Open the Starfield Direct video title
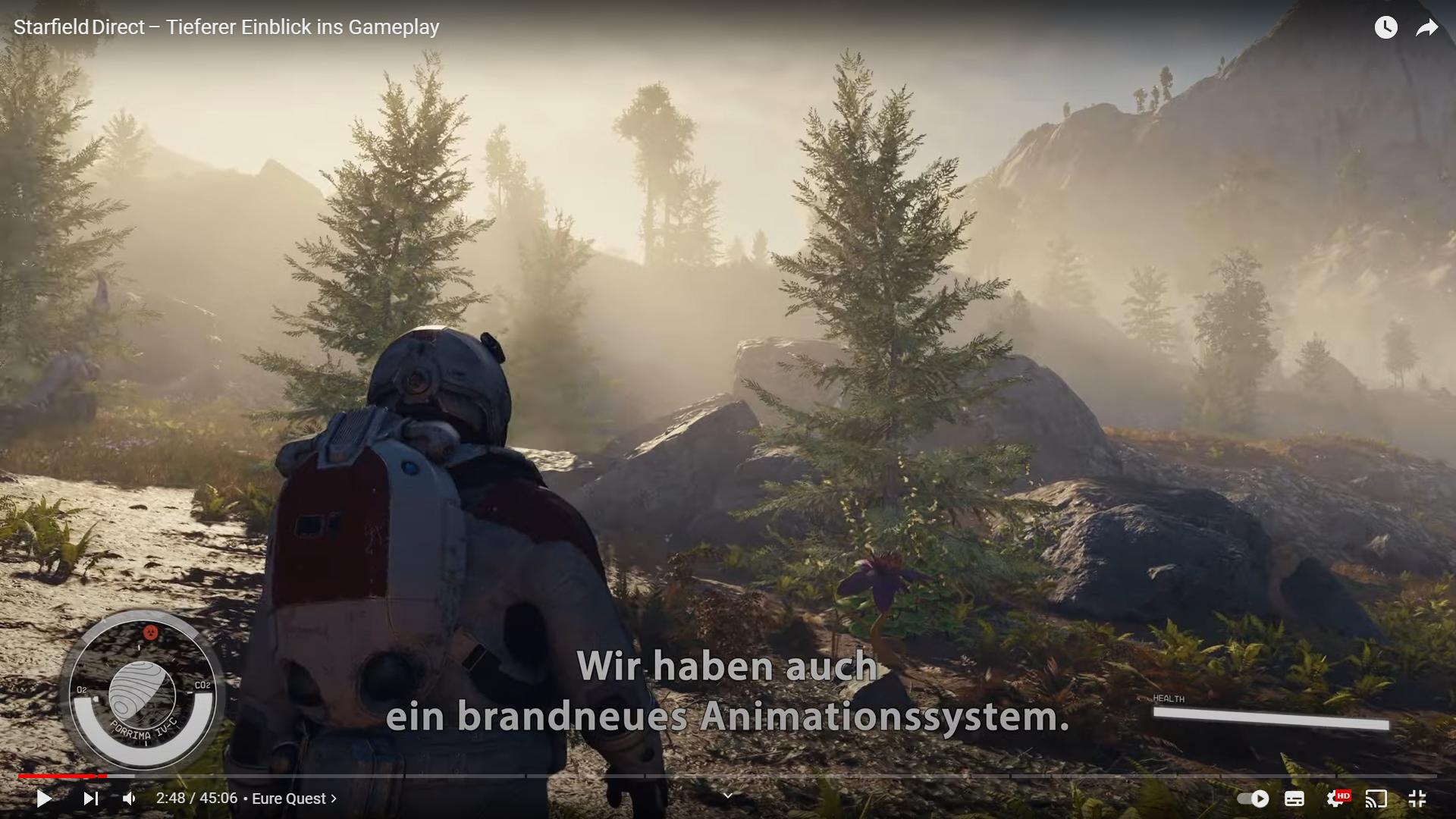Viewport: 1456px width, 819px height. tap(226, 27)
